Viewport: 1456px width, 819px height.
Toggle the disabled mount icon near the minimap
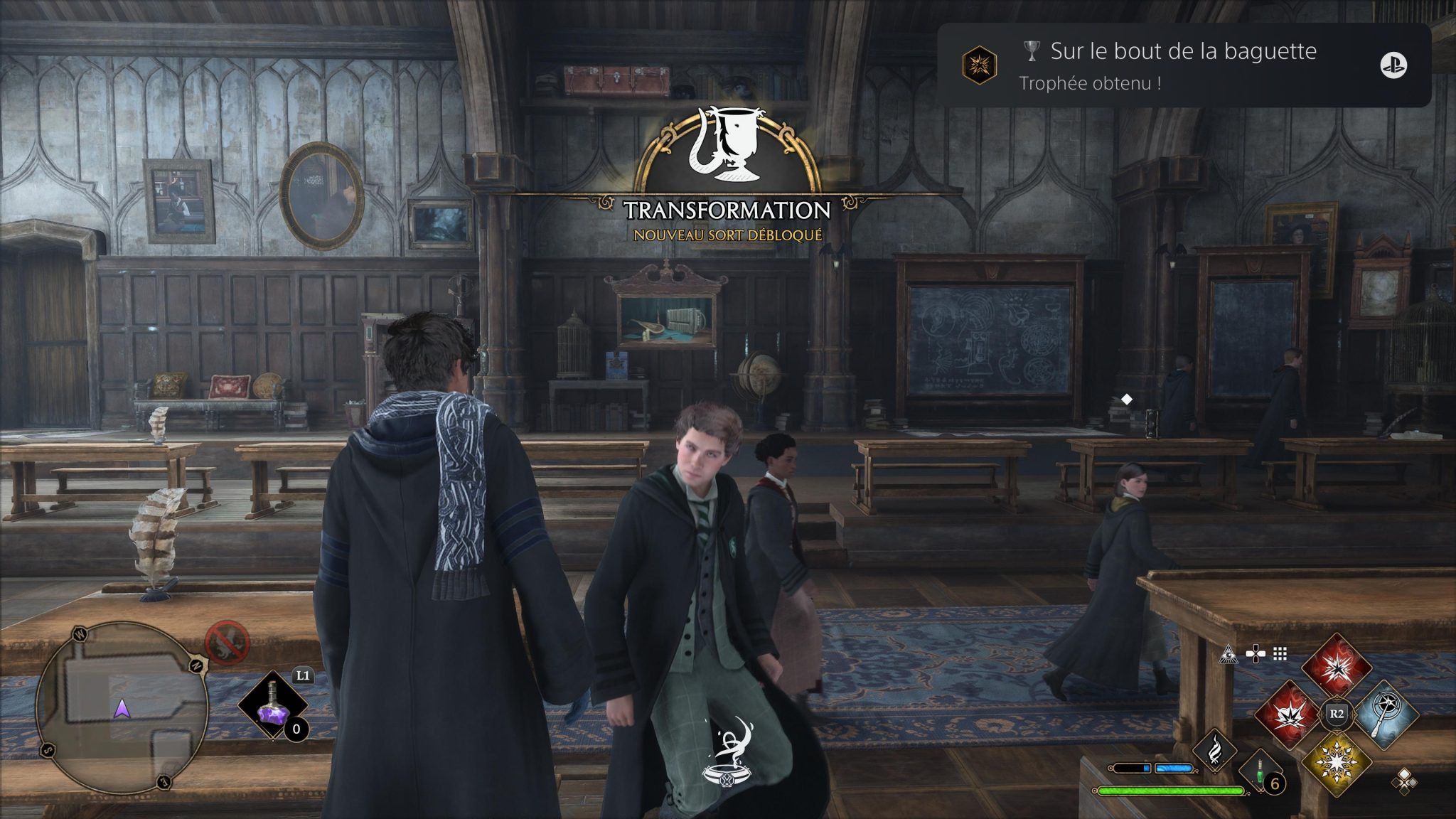point(227,641)
